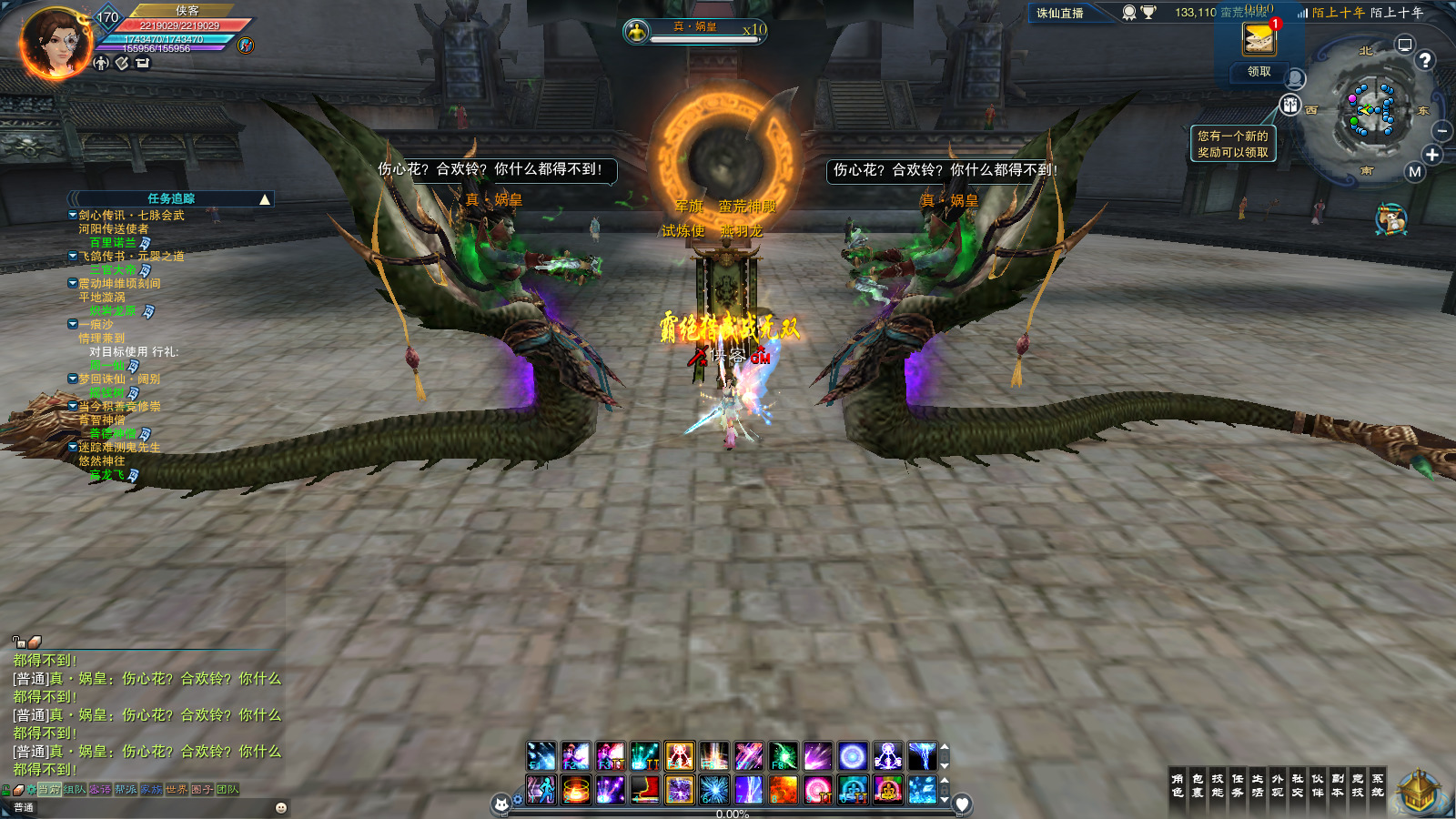Open the 副本 dungeon menu

tap(1338, 785)
